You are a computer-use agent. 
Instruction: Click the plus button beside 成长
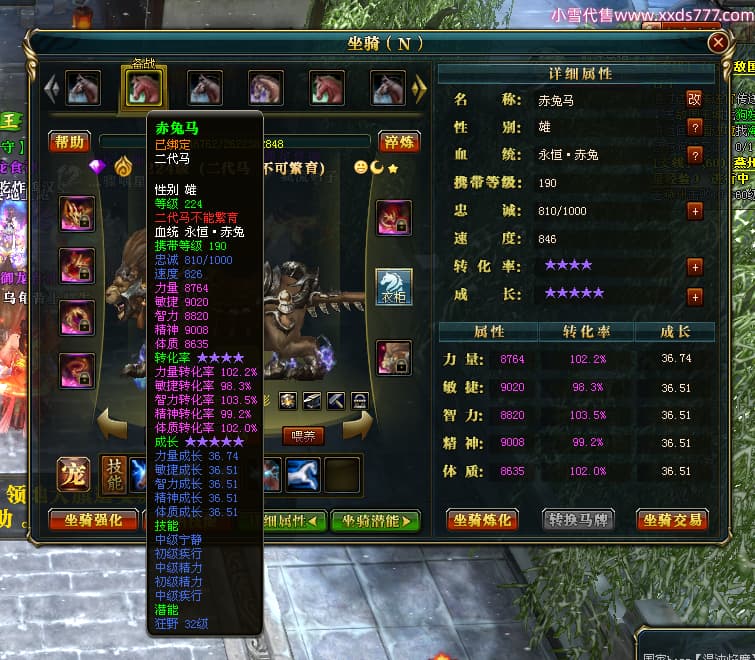[x=694, y=296]
